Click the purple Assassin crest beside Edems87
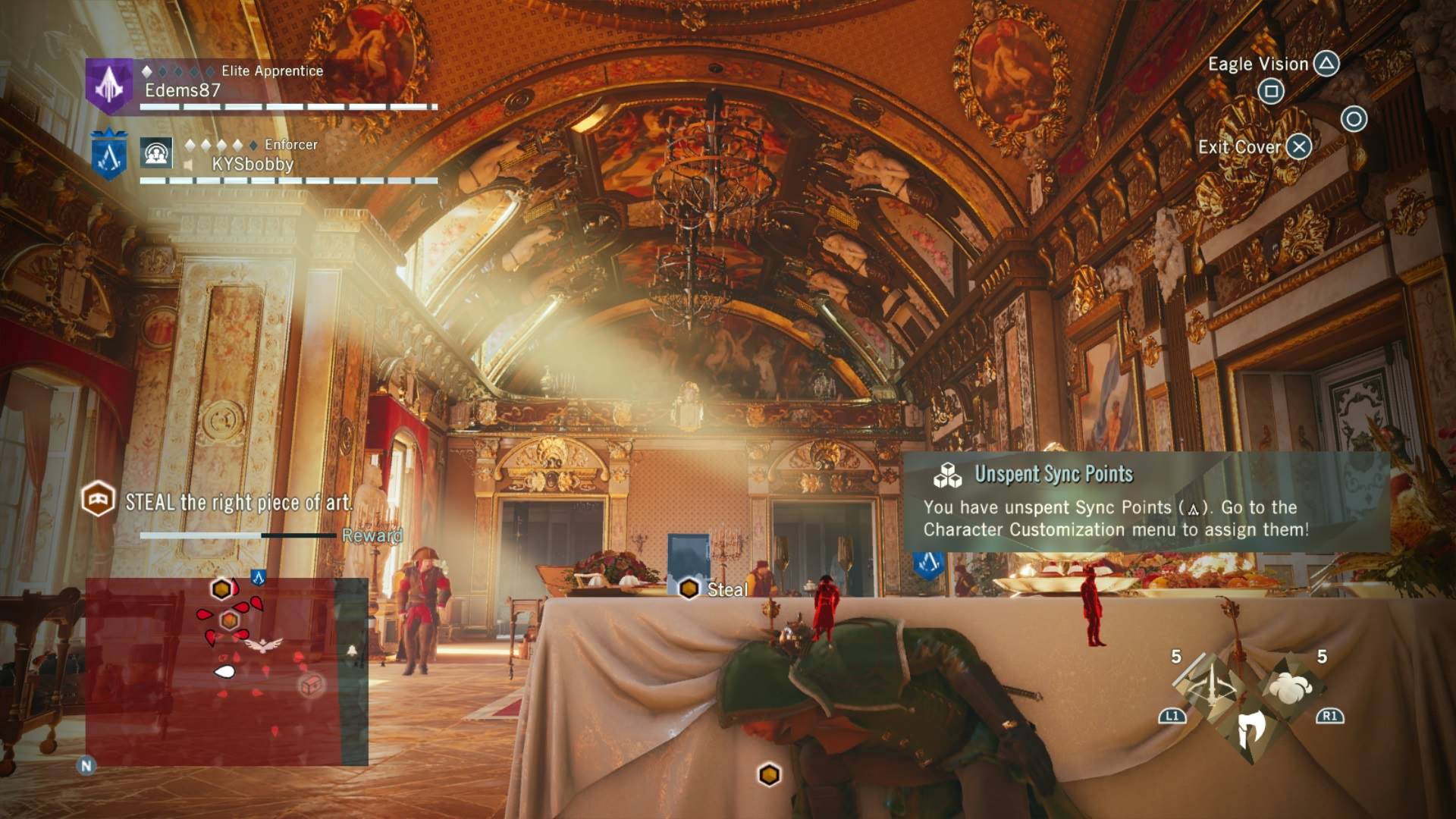1456x819 pixels. tap(109, 86)
